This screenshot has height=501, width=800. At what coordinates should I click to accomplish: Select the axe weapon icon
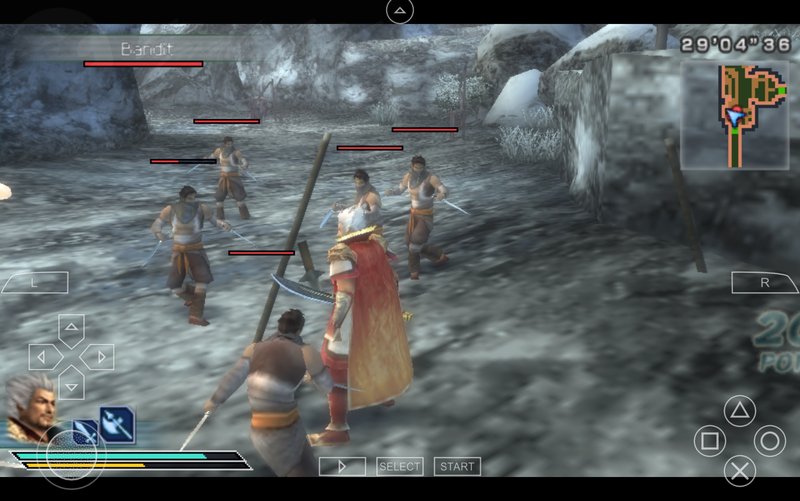(116, 425)
